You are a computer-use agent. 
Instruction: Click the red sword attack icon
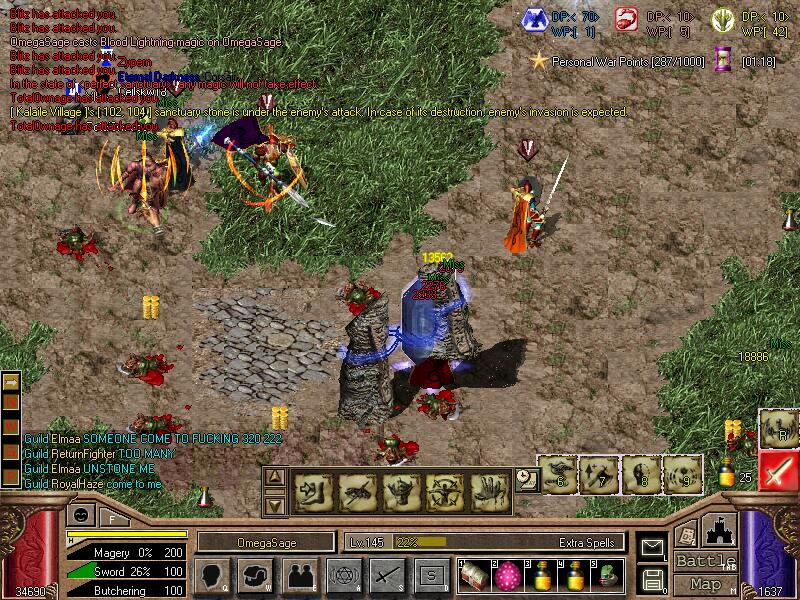[x=778, y=469]
